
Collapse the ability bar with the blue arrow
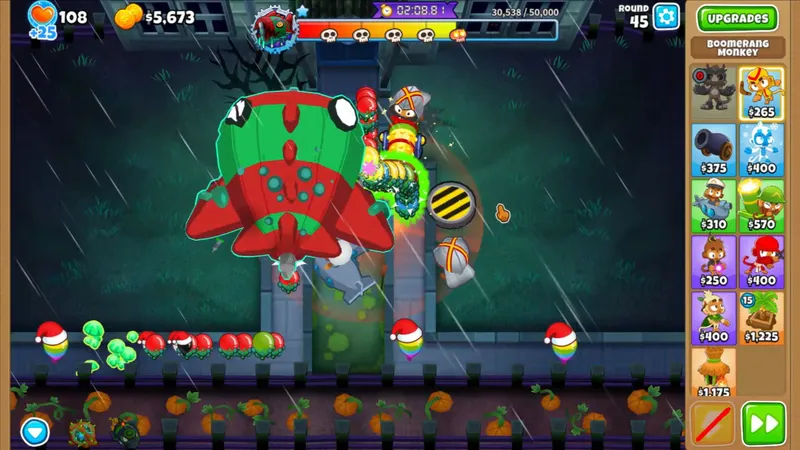click(35, 431)
